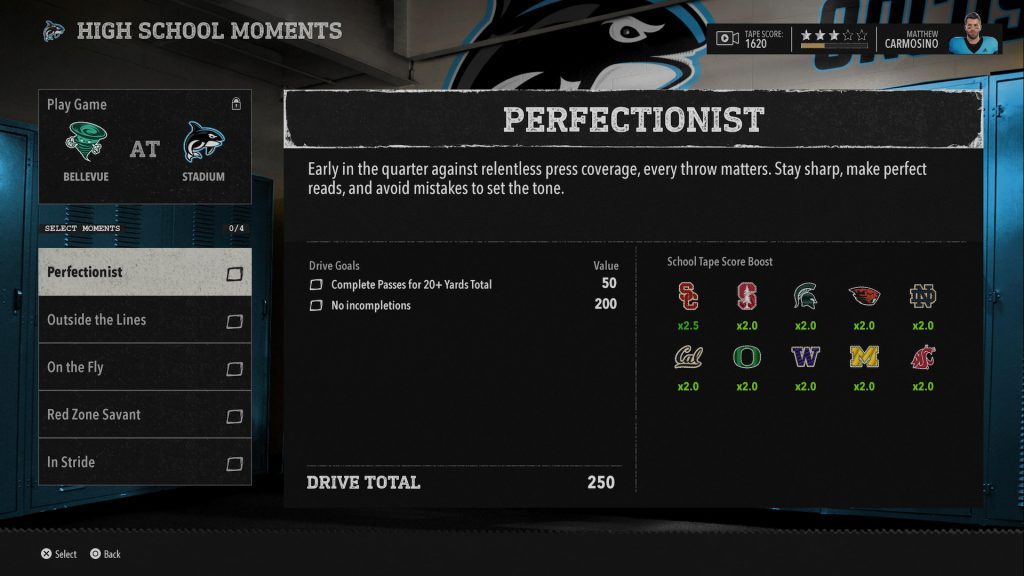
Task: Choose the In Stride moment
Action: pos(130,462)
